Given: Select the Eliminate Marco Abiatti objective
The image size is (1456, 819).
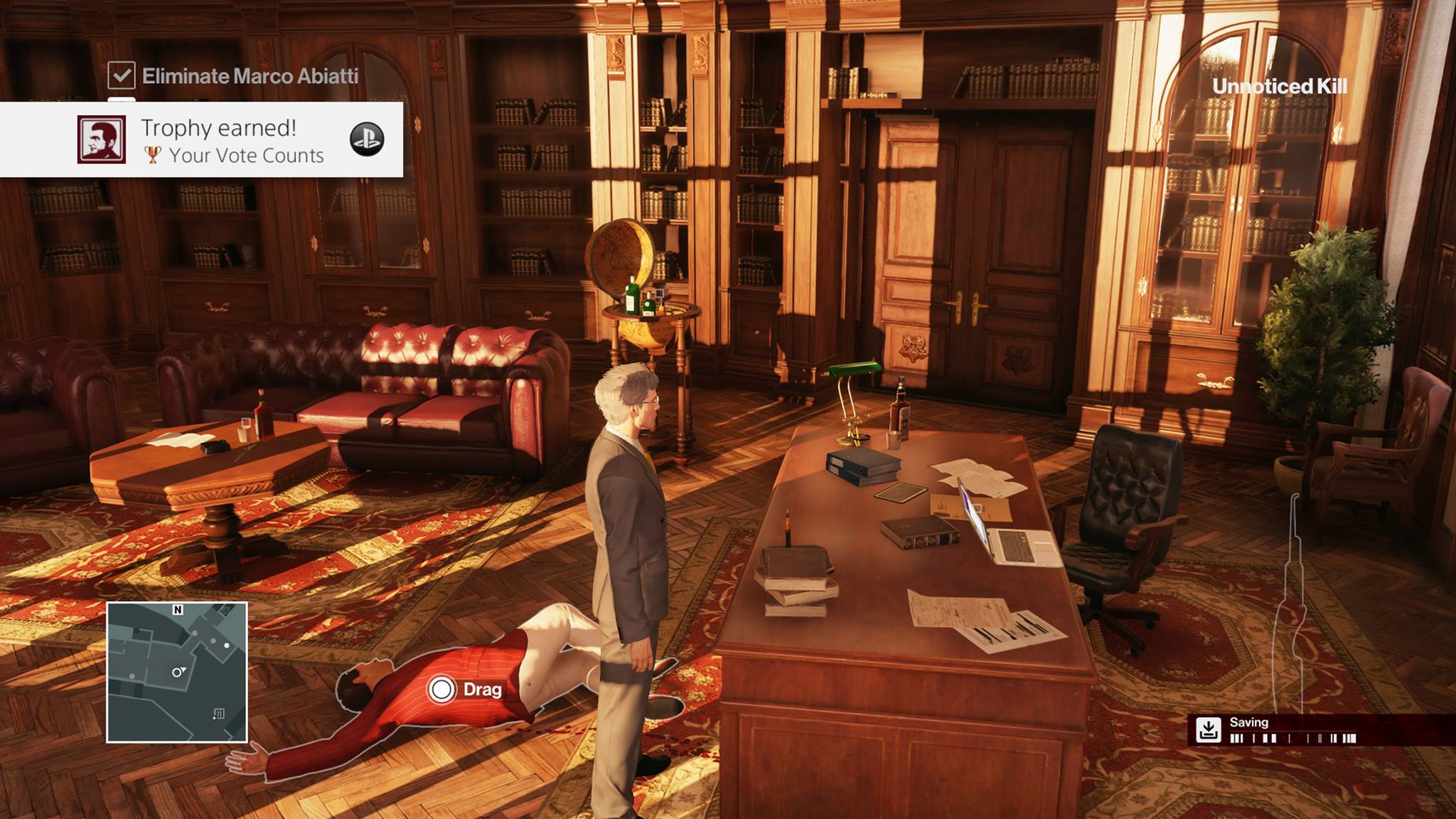Looking at the screenshot, I should (x=249, y=76).
